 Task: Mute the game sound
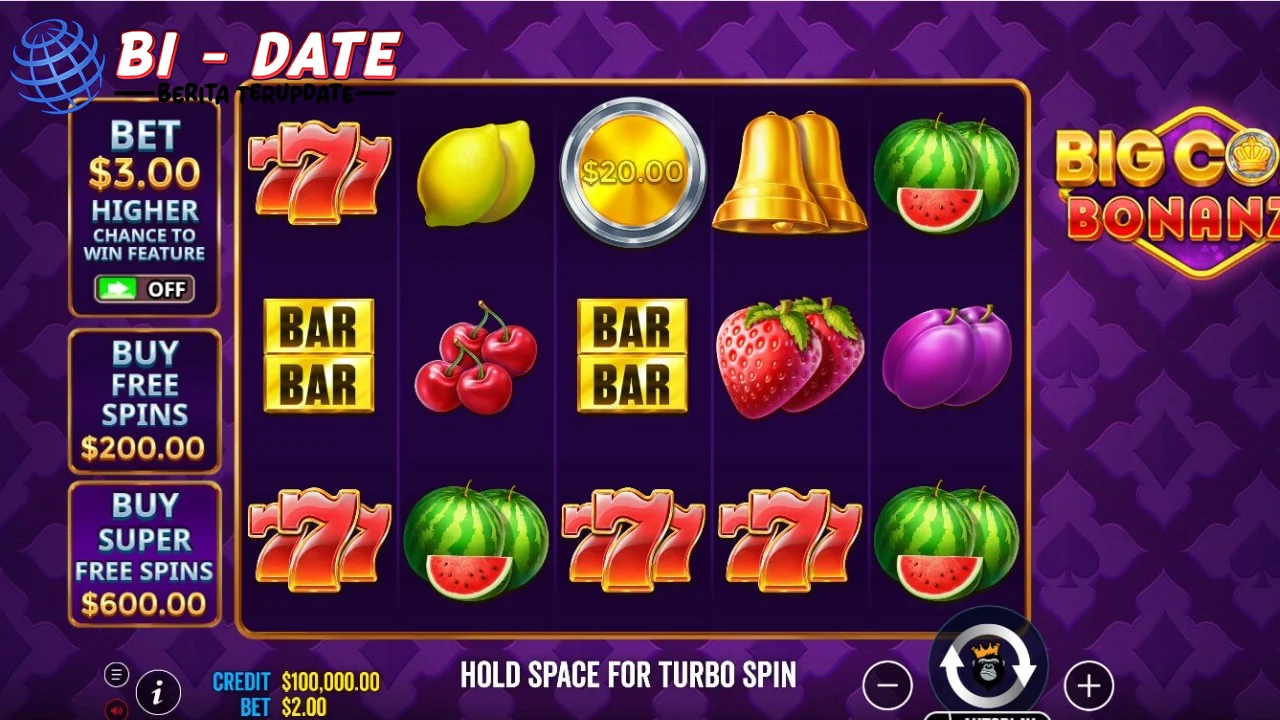point(117,712)
